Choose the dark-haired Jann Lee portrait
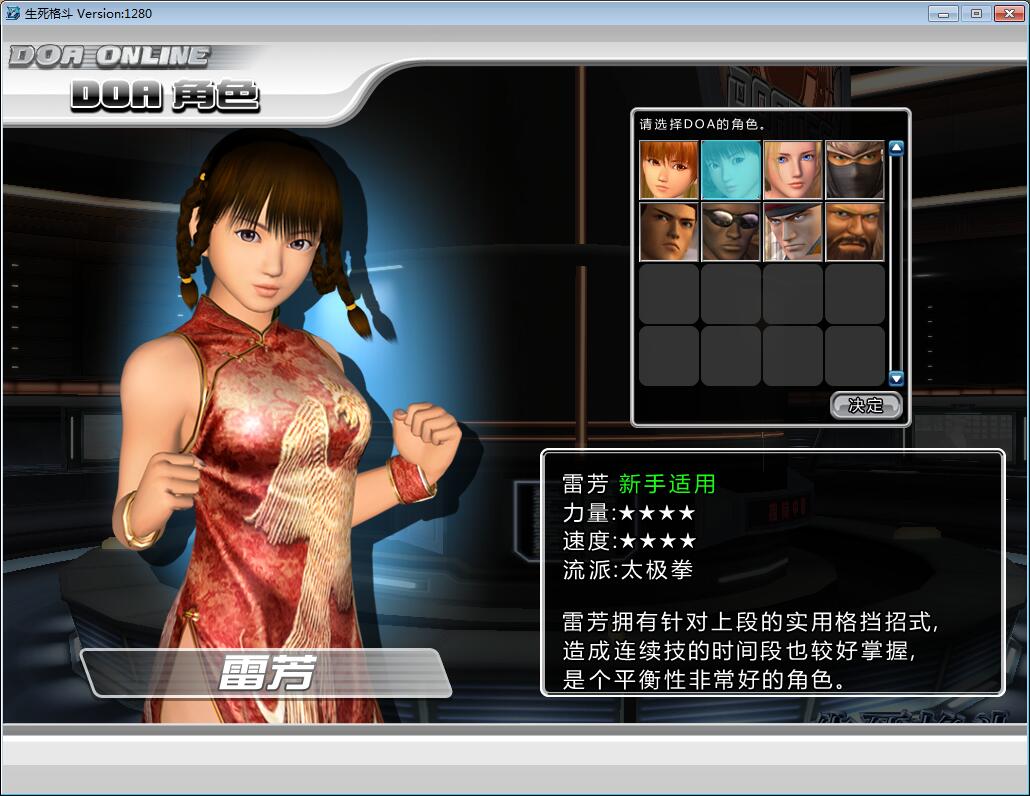The image size is (1030, 796). [669, 232]
